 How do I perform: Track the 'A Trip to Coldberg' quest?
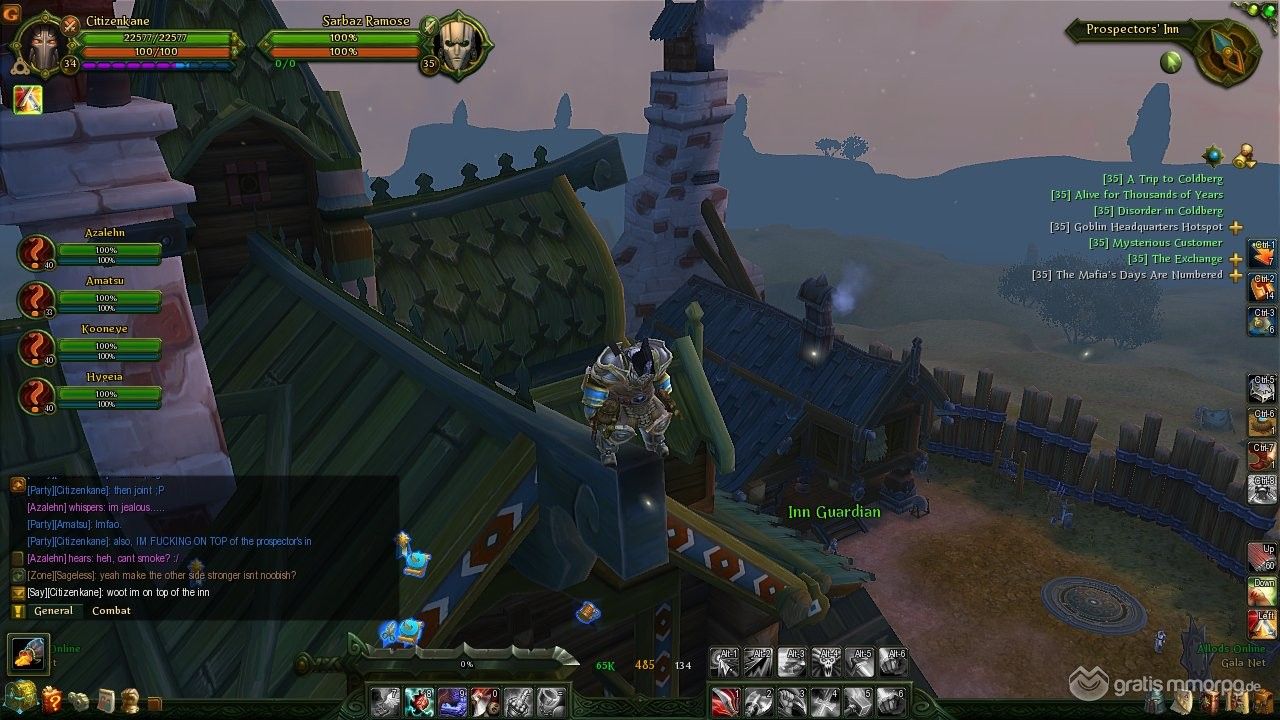click(1161, 179)
